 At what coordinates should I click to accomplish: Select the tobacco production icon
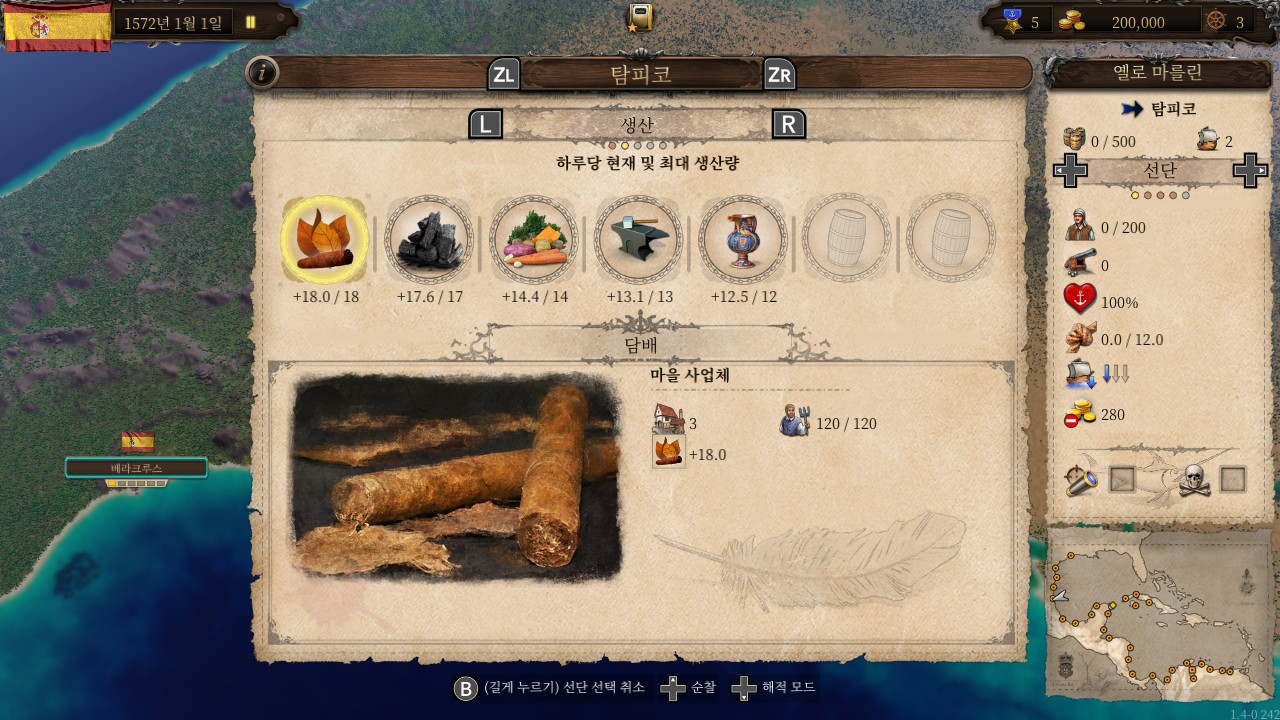(x=323, y=240)
